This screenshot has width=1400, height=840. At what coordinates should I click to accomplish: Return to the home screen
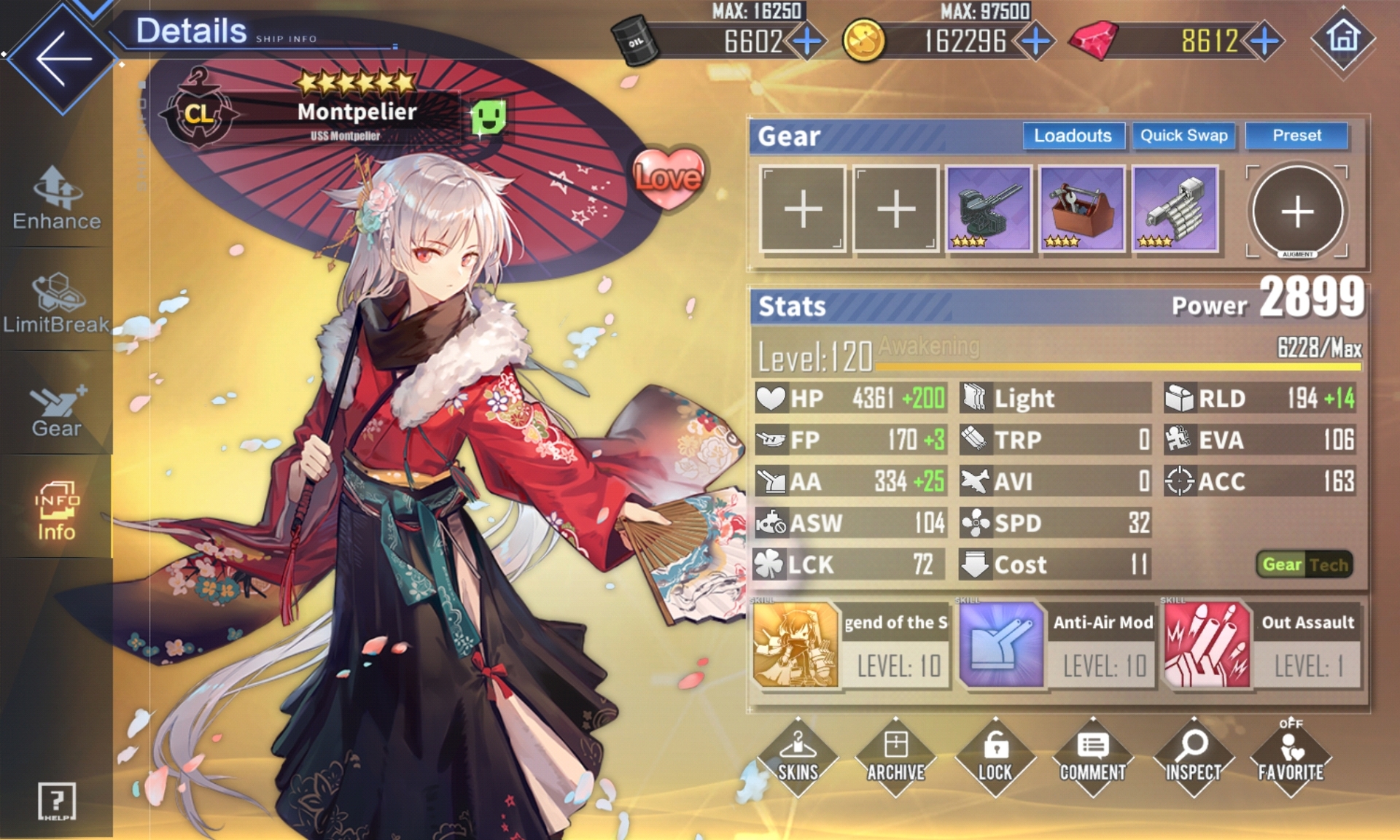(x=1344, y=39)
